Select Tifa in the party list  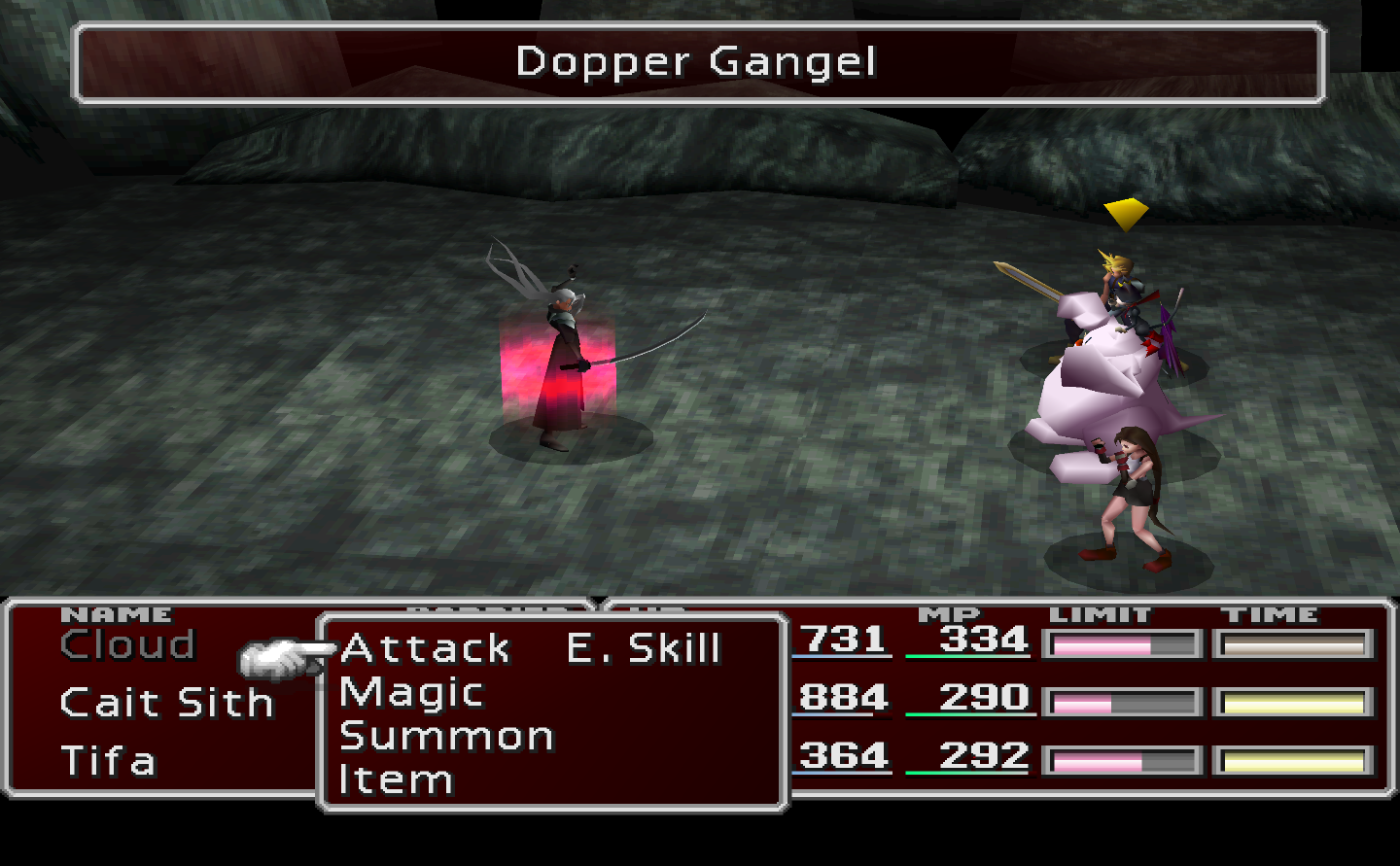108,761
